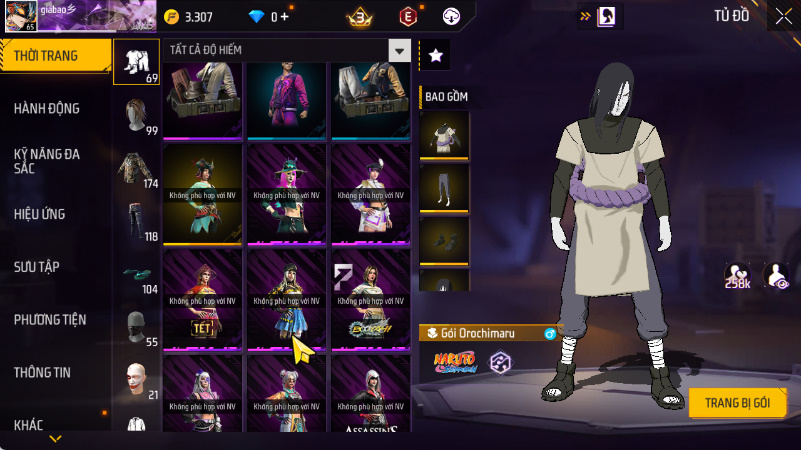
Task: Go to the Sưu Tập tab
Action: [37, 267]
